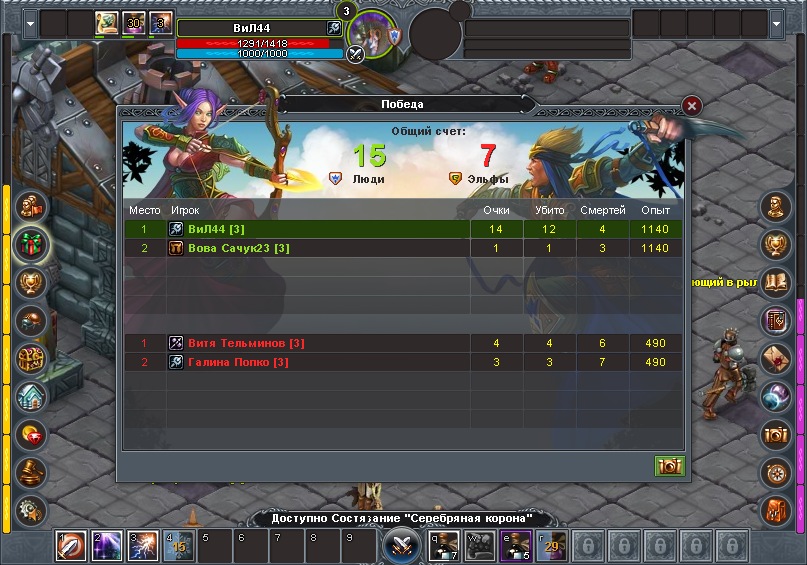Activate the sword slash ability in slot 1

[x=70, y=546]
